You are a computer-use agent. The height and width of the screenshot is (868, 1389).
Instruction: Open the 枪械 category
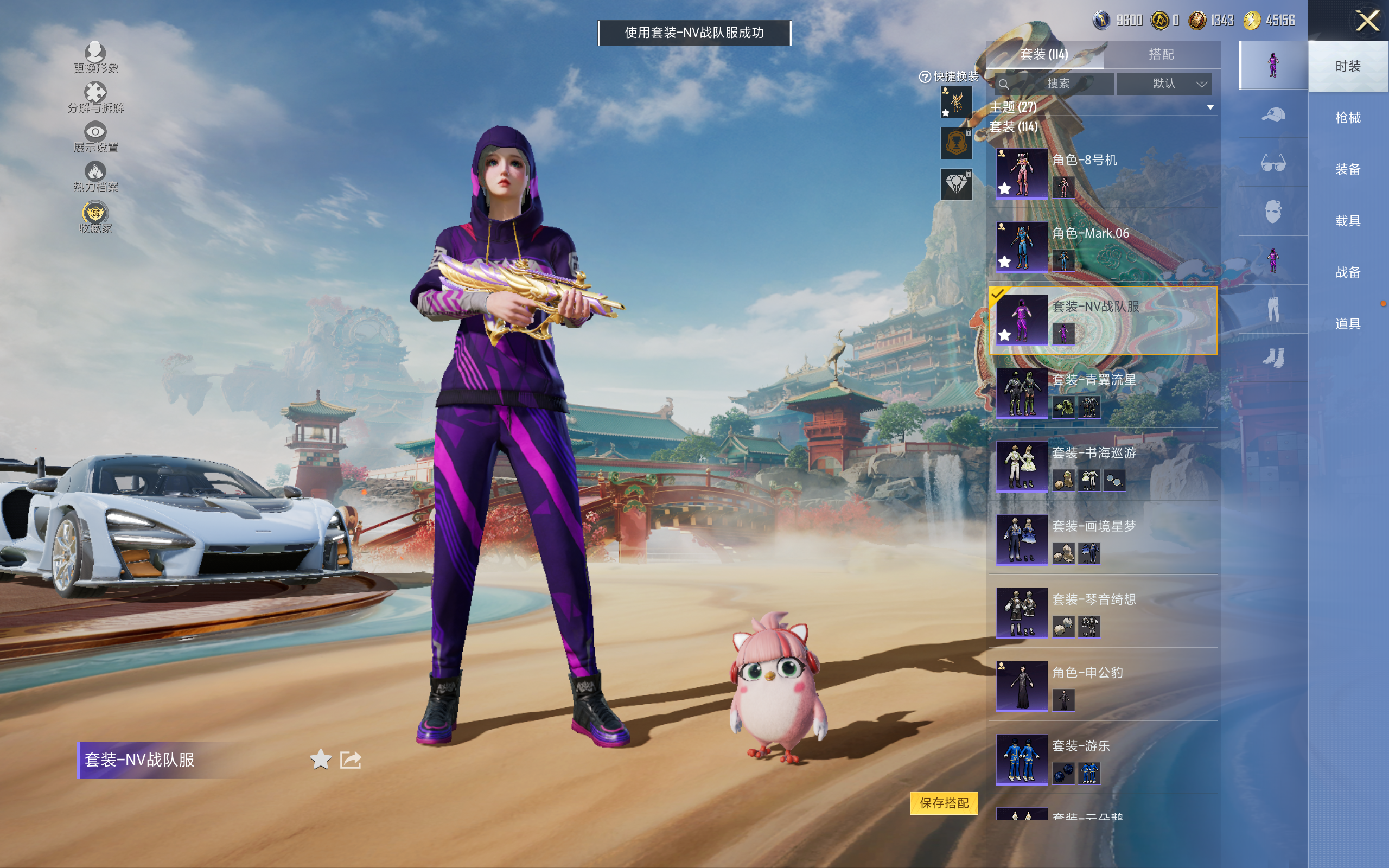1347,118
